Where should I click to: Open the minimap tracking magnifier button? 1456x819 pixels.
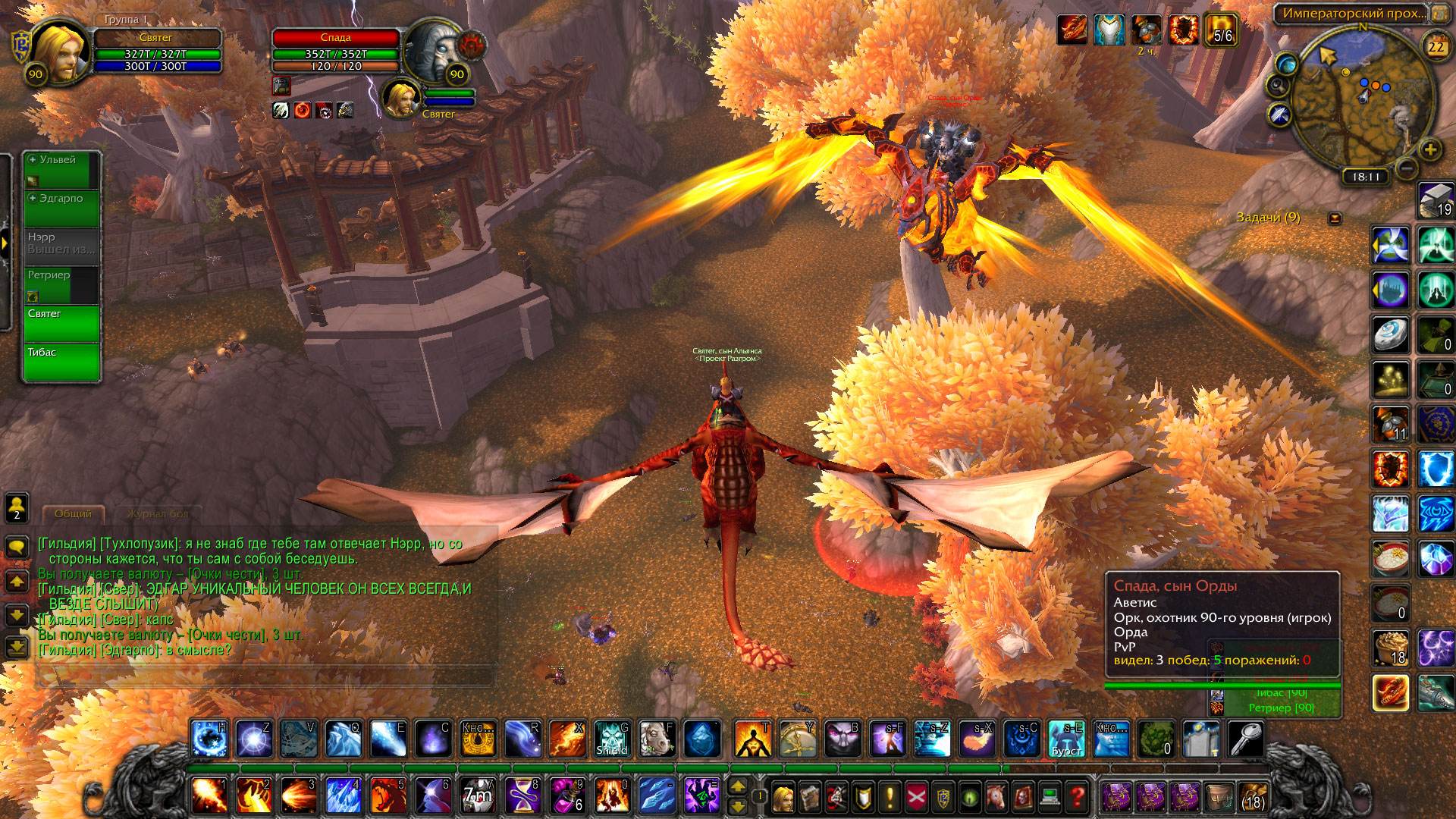tap(1278, 85)
